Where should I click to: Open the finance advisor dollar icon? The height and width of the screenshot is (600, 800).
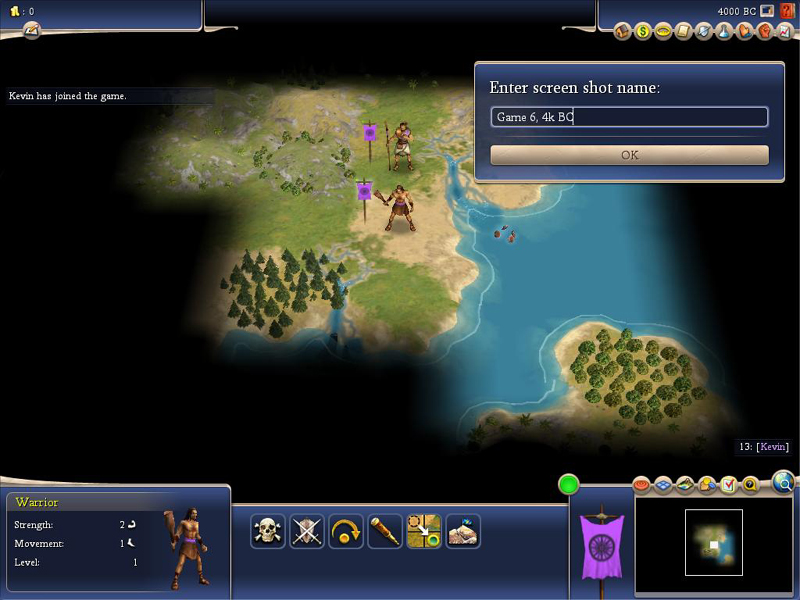pyautogui.click(x=643, y=32)
